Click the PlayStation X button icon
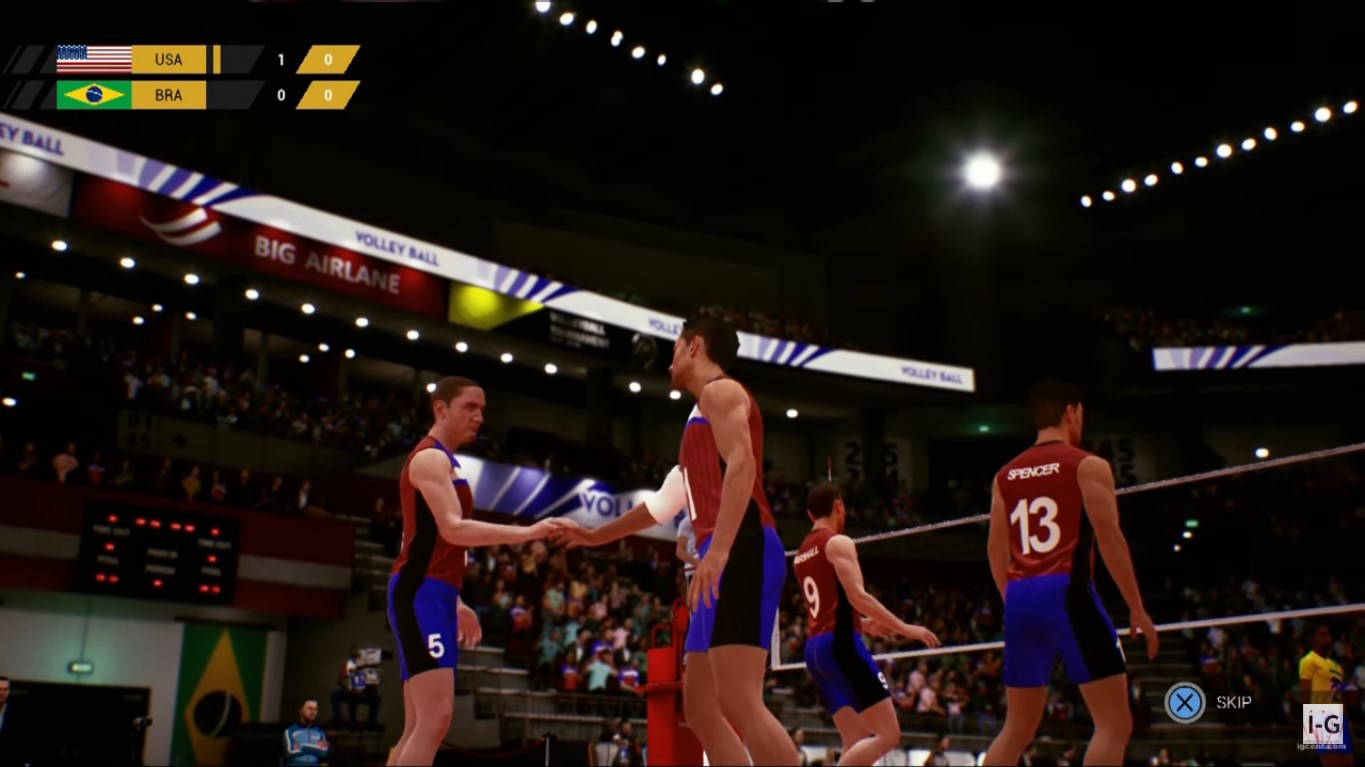 tap(1186, 702)
